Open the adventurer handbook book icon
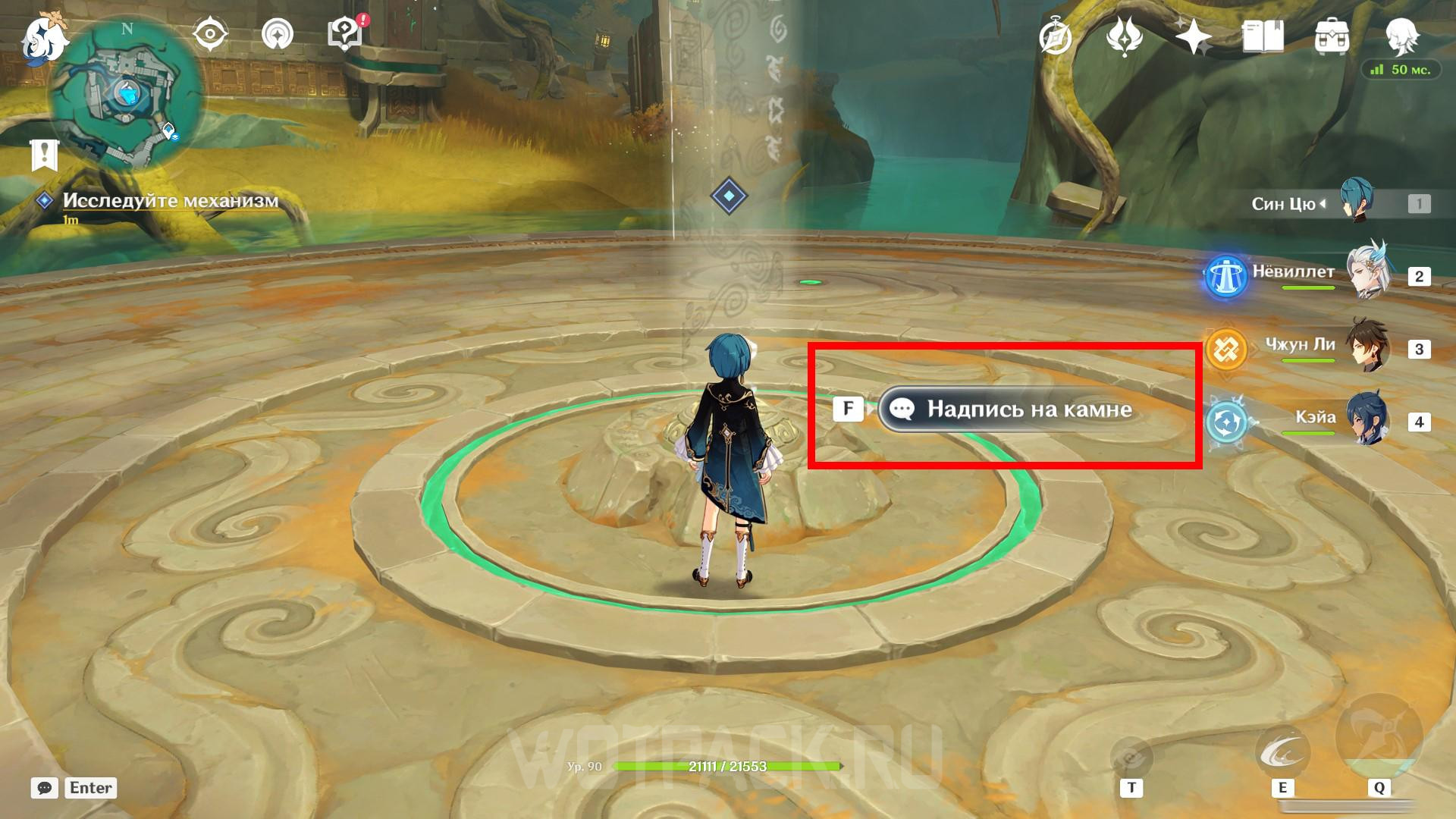 [x=1263, y=36]
